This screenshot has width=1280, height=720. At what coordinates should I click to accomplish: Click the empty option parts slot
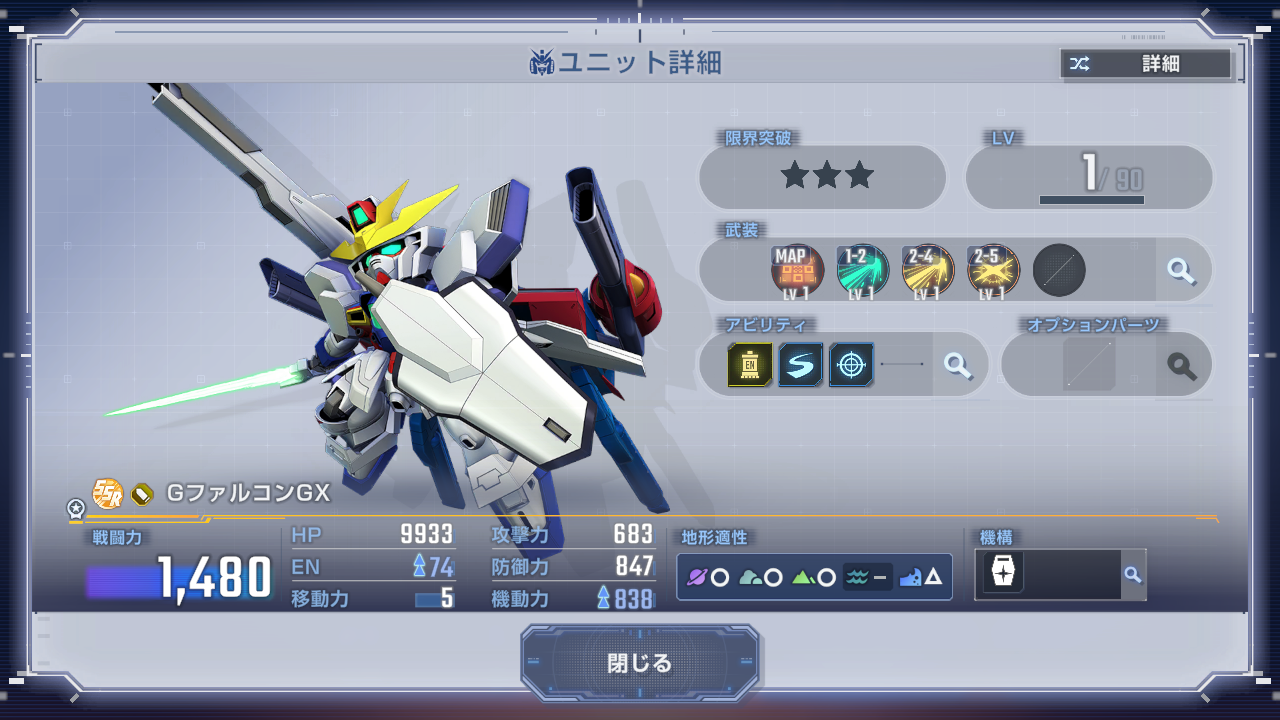[x=1088, y=365]
